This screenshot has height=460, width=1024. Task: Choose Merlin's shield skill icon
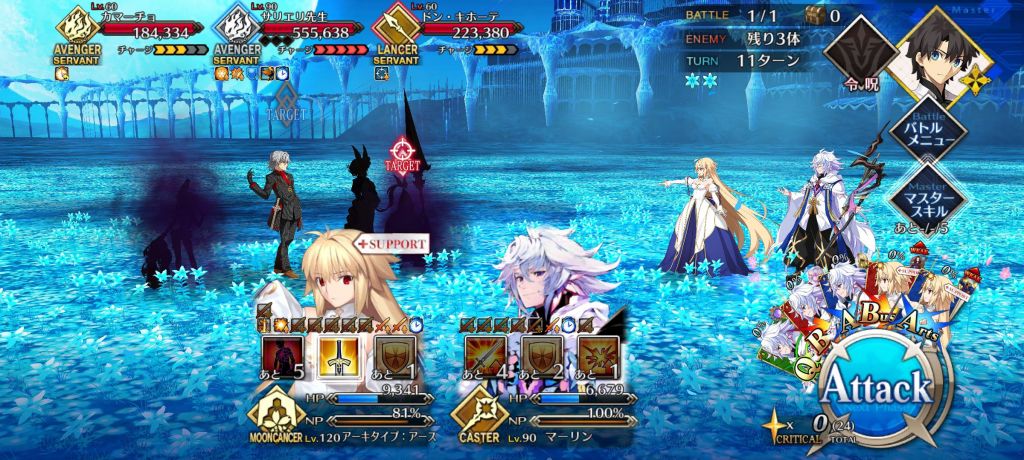540,355
